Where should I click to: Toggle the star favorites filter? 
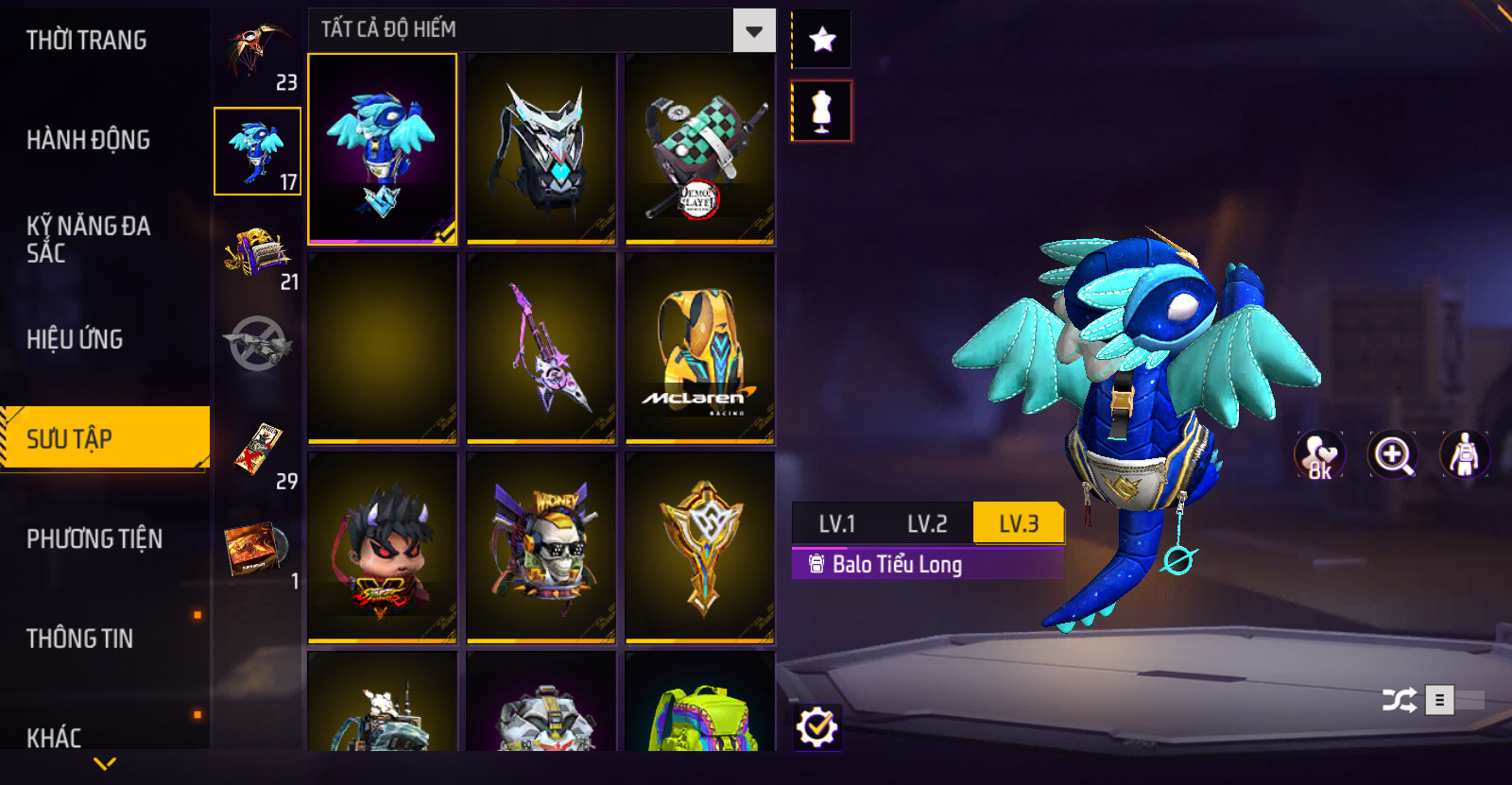[x=821, y=40]
